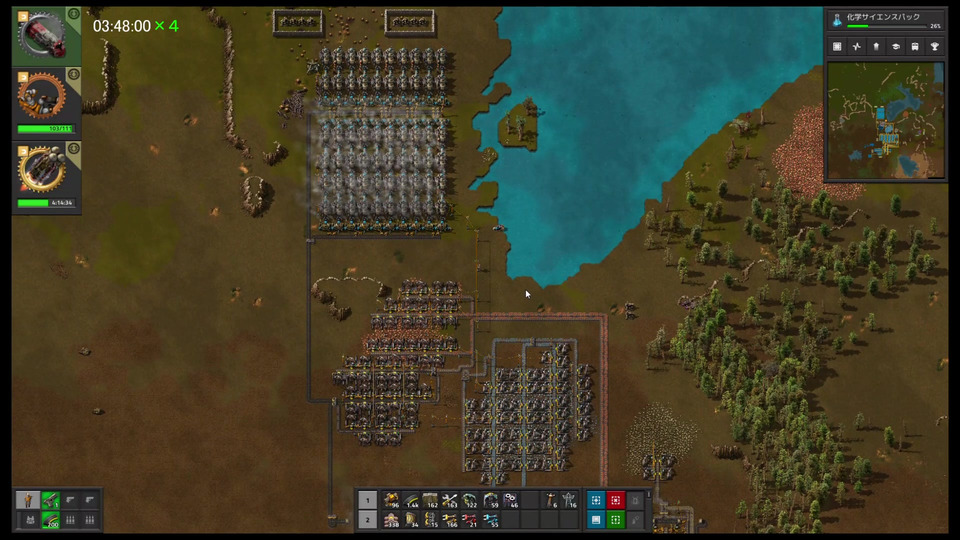Open the logistic networks tower button
Viewport: 960px width, 540px height.
876,46
